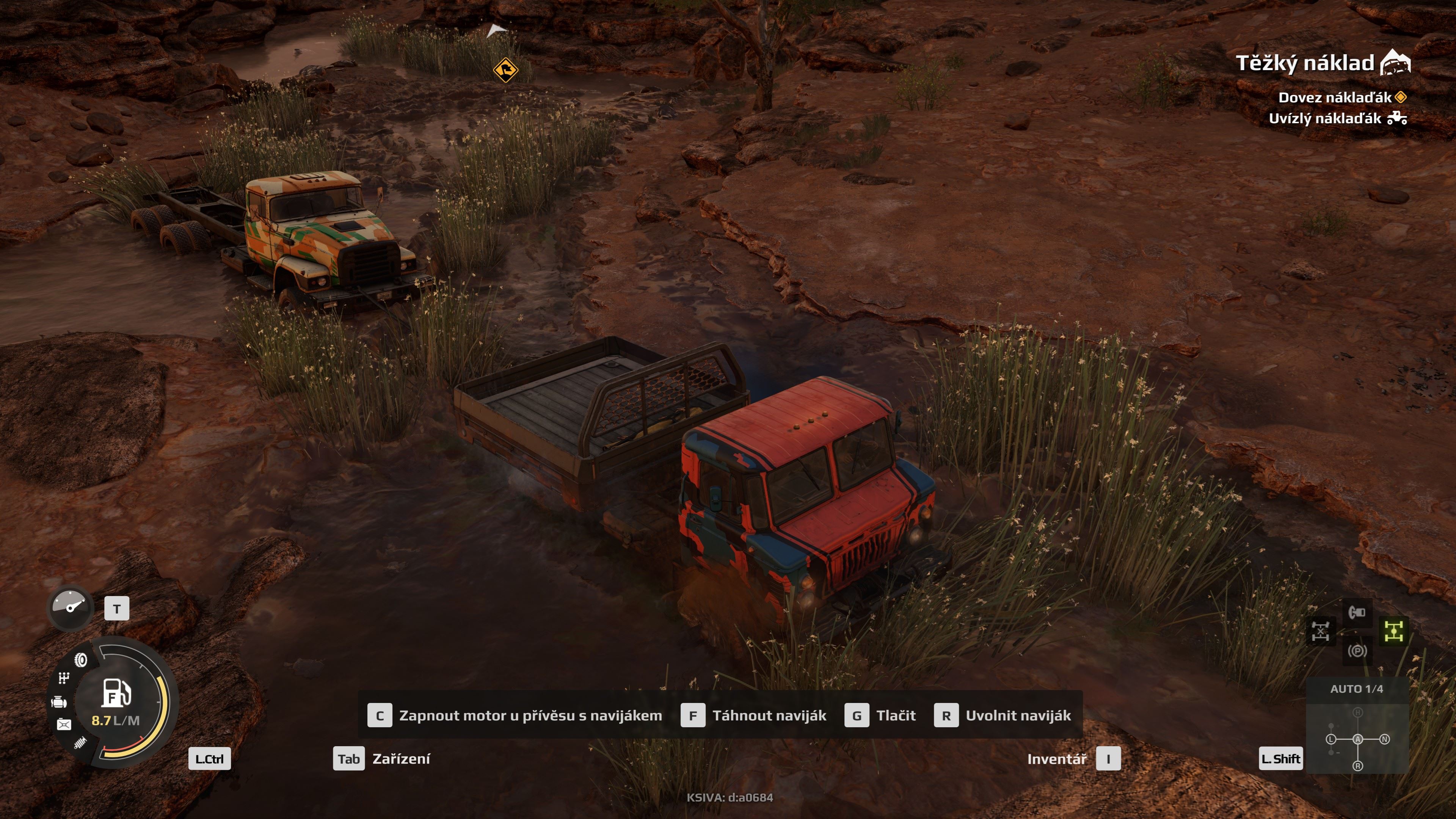Enable the all-wheel drive toggle
Image resolution: width=1456 pixels, height=819 pixels.
(x=1394, y=631)
